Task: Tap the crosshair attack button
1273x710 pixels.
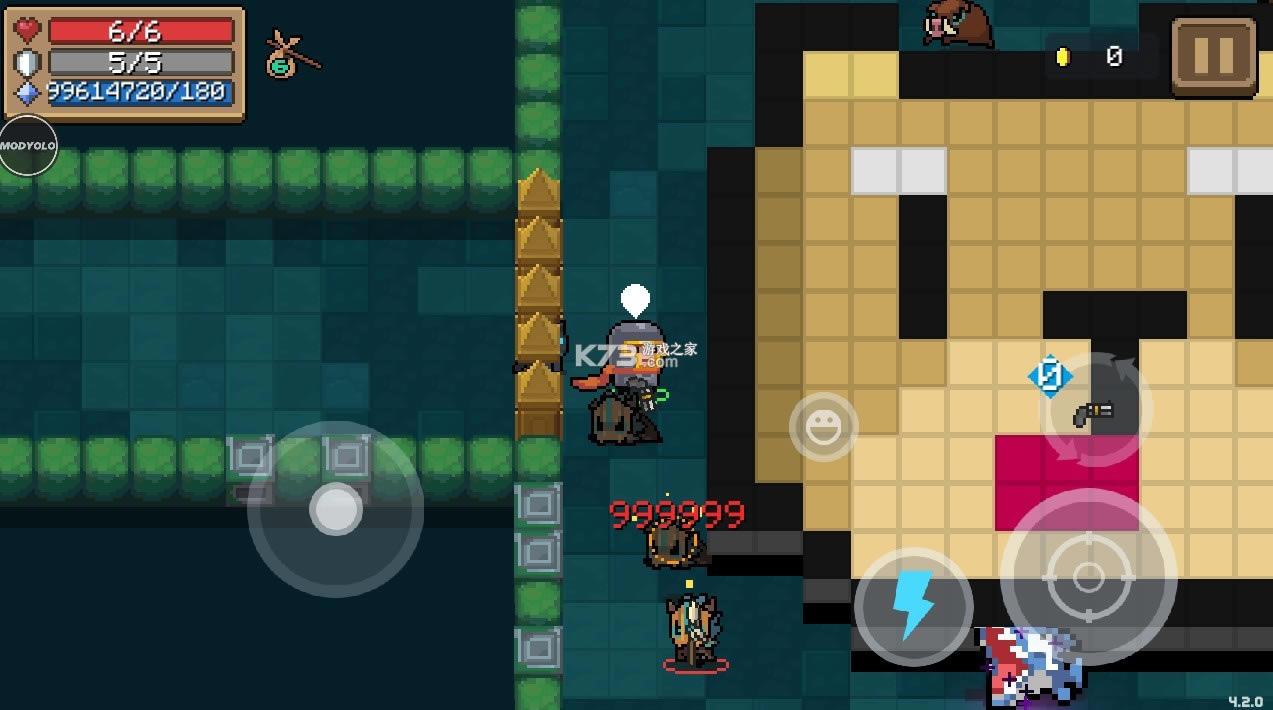Action: pos(1088,577)
